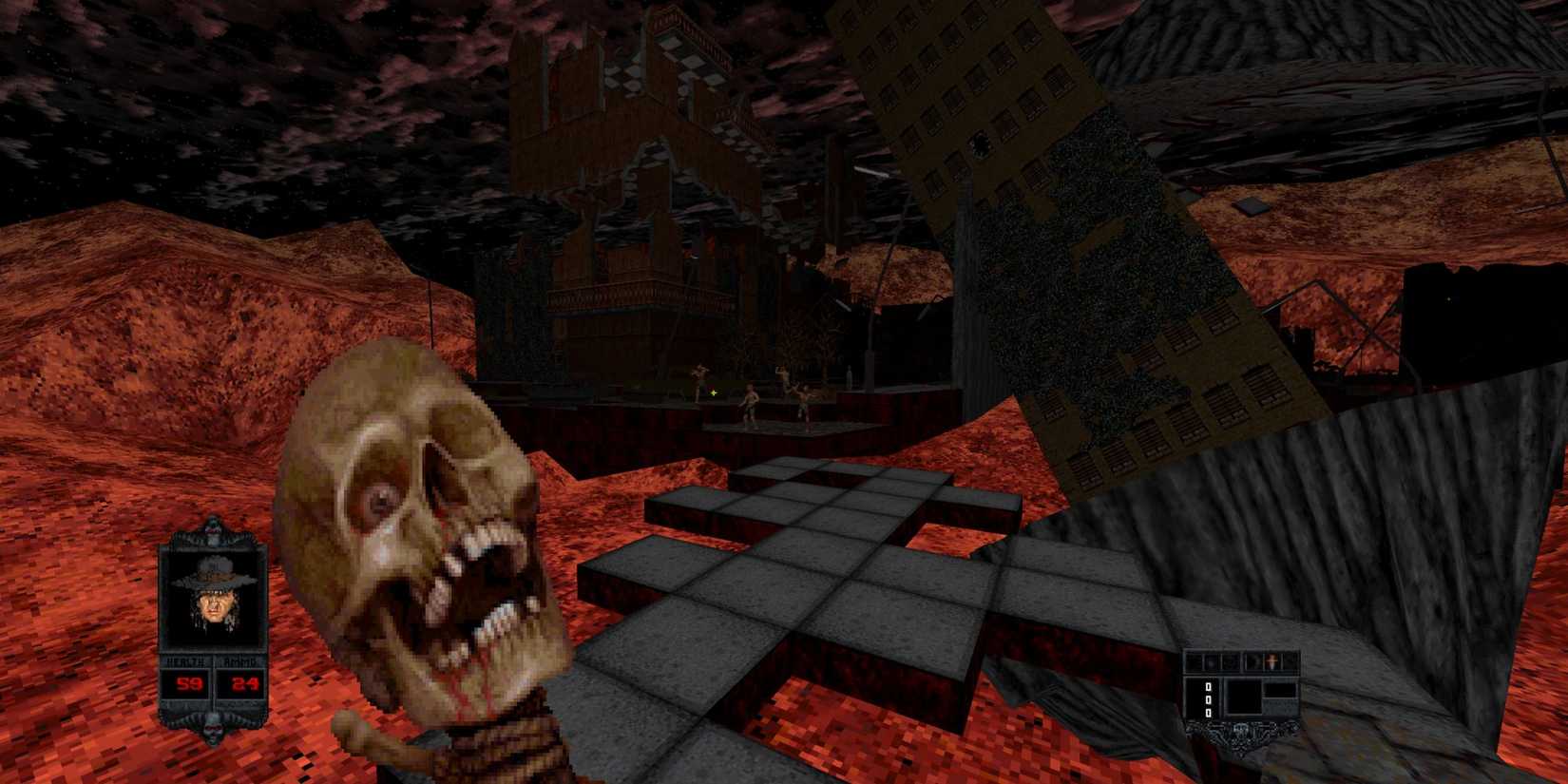
Task: Click the rightmost inventory slot frame
Action: tap(1290, 661)
